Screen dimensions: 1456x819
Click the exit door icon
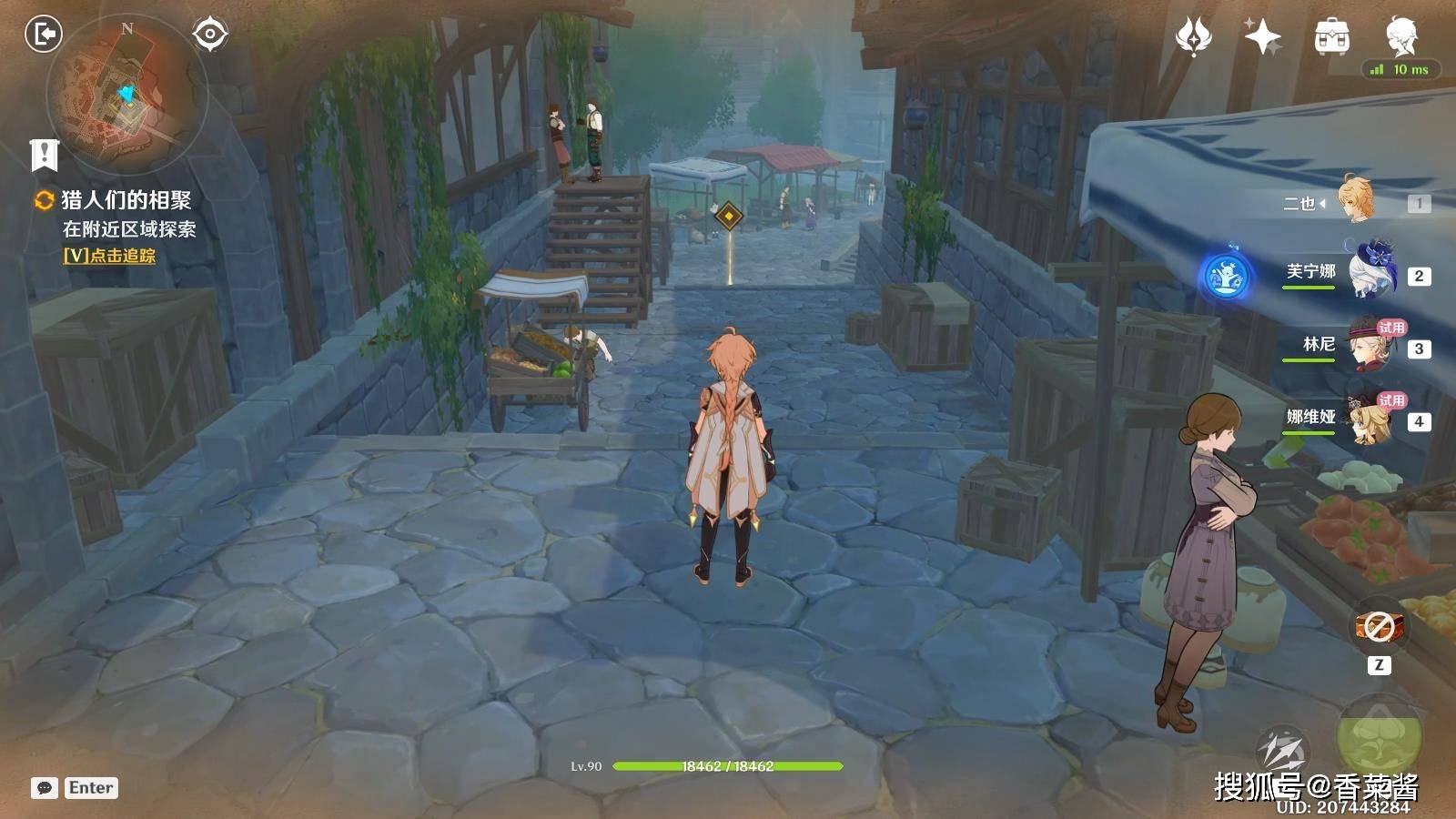coord(43,35)
